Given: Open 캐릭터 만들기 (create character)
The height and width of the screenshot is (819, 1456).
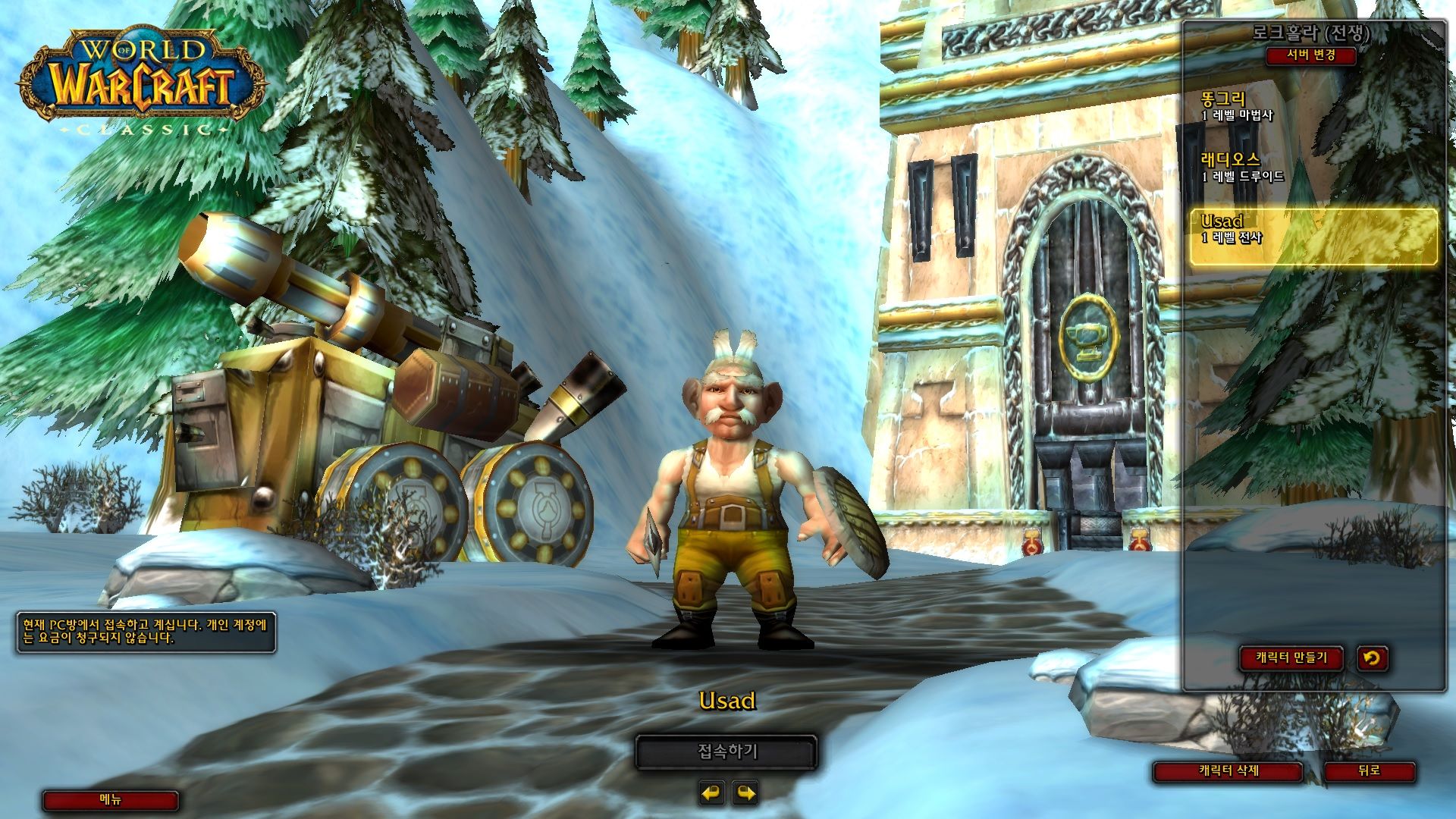Looking at the screenshot, I should click(1291, 657).
